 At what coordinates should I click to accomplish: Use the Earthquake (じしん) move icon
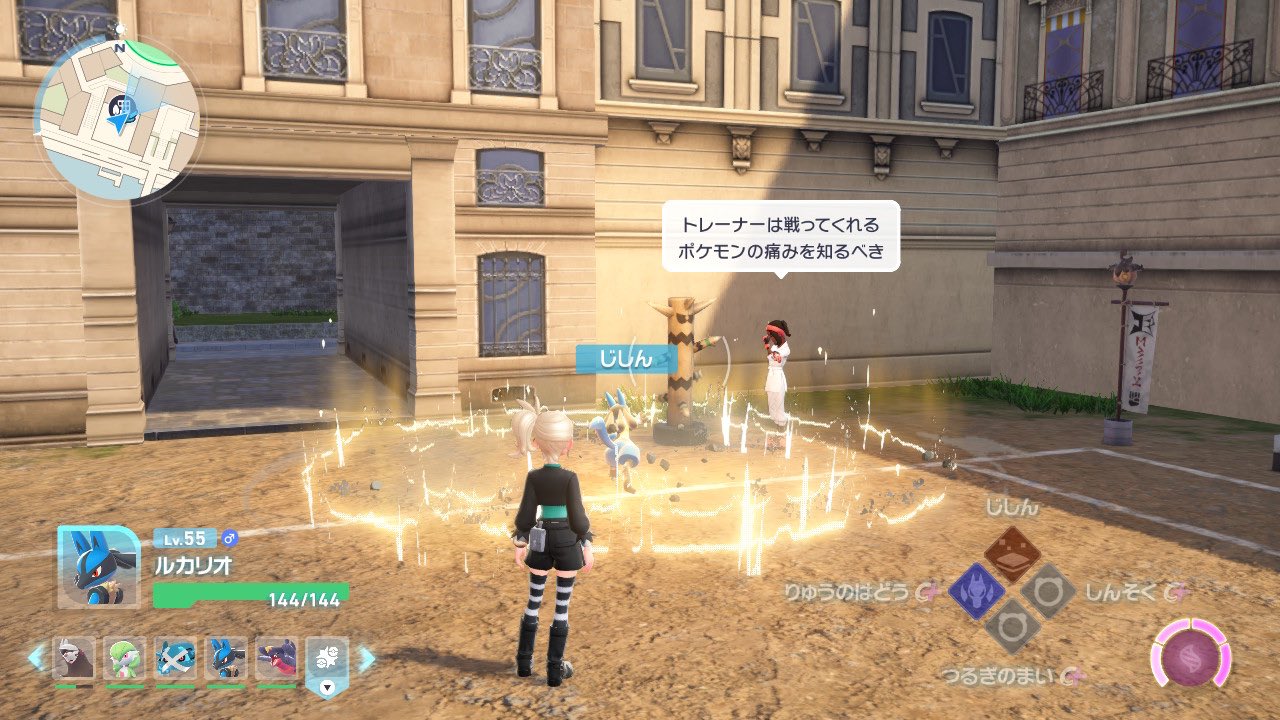tap(1012, 555)
